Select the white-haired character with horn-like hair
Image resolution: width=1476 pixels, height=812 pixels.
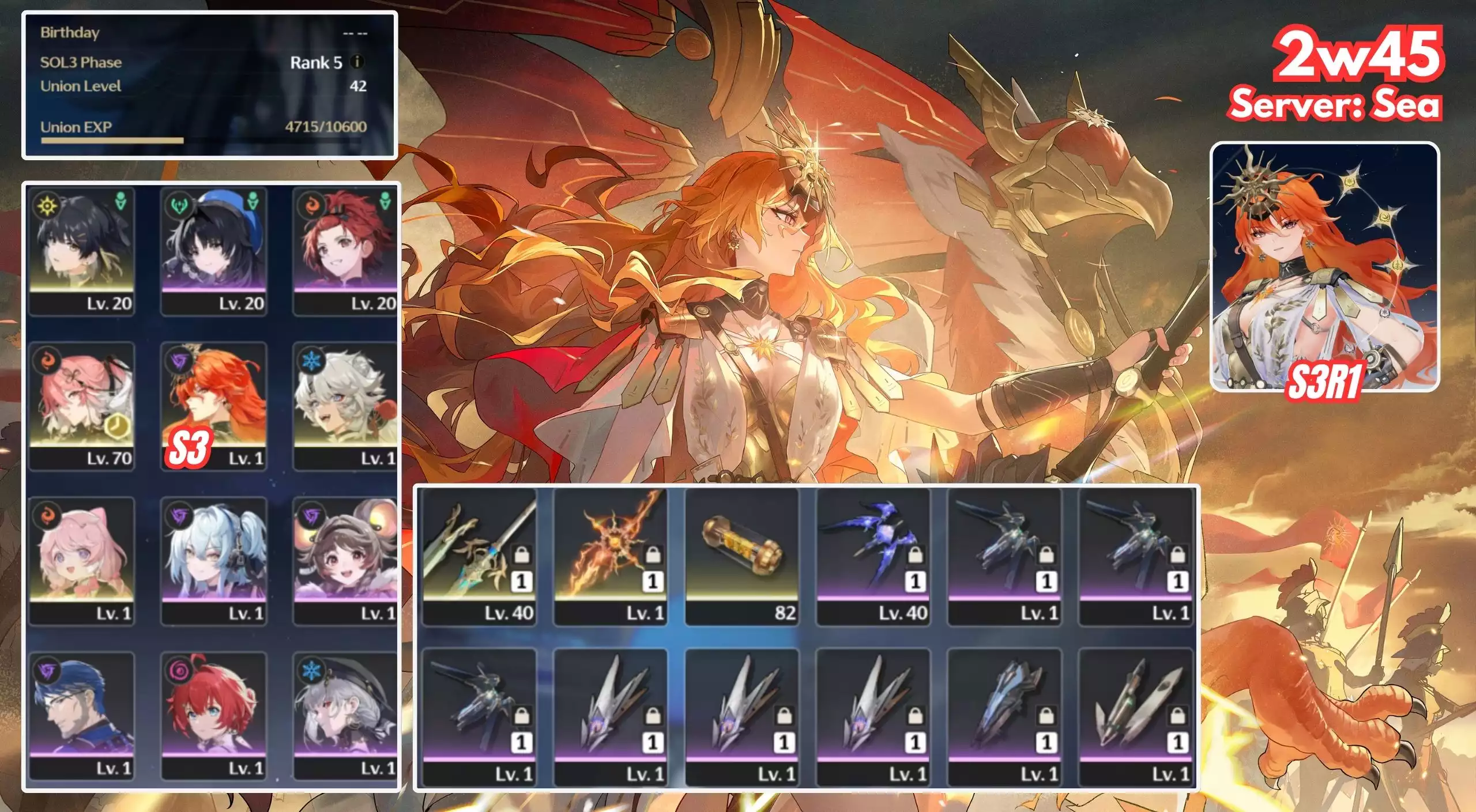(x=345, y=406)
